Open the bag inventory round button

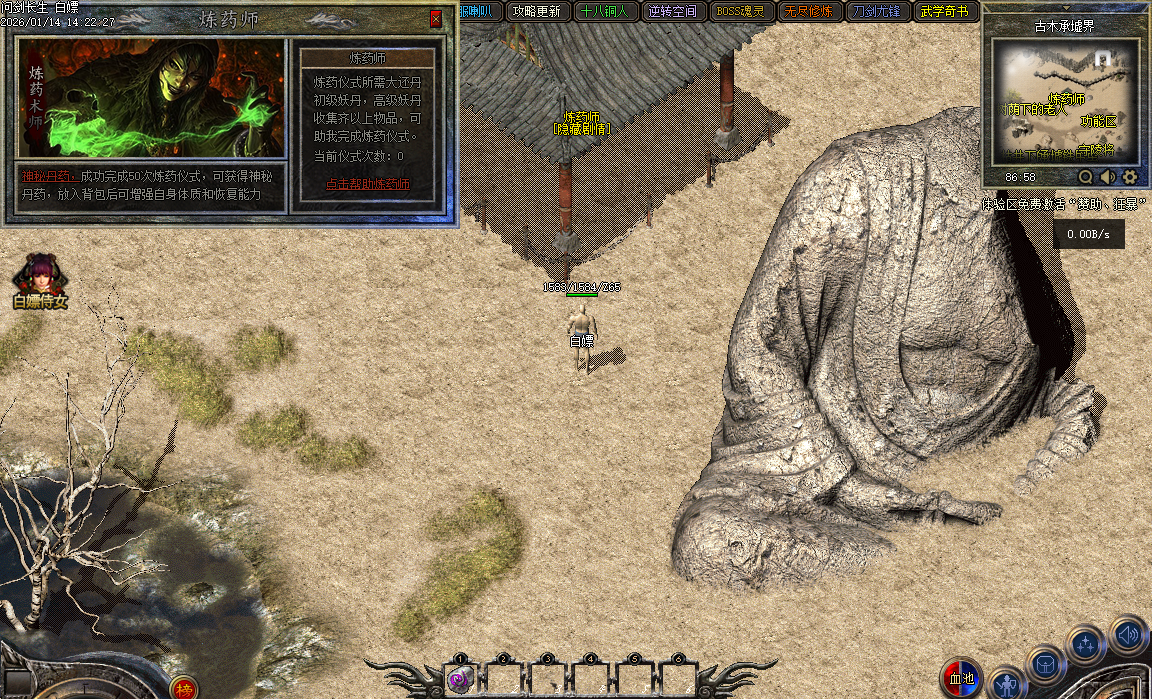click(x=1046, y=663)
